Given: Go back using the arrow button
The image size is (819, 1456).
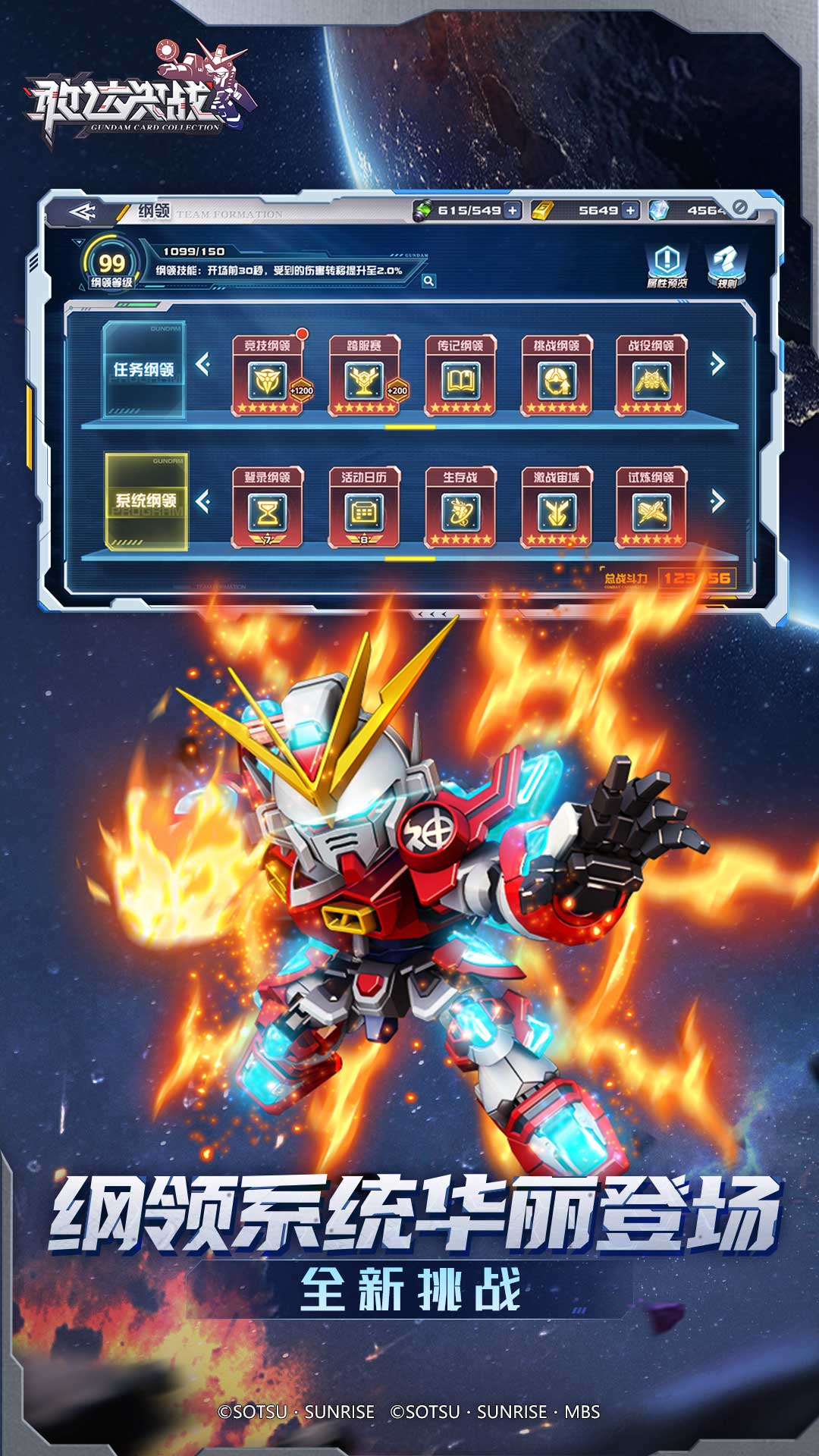Looking at the screenshot, I should pos(83,212).
